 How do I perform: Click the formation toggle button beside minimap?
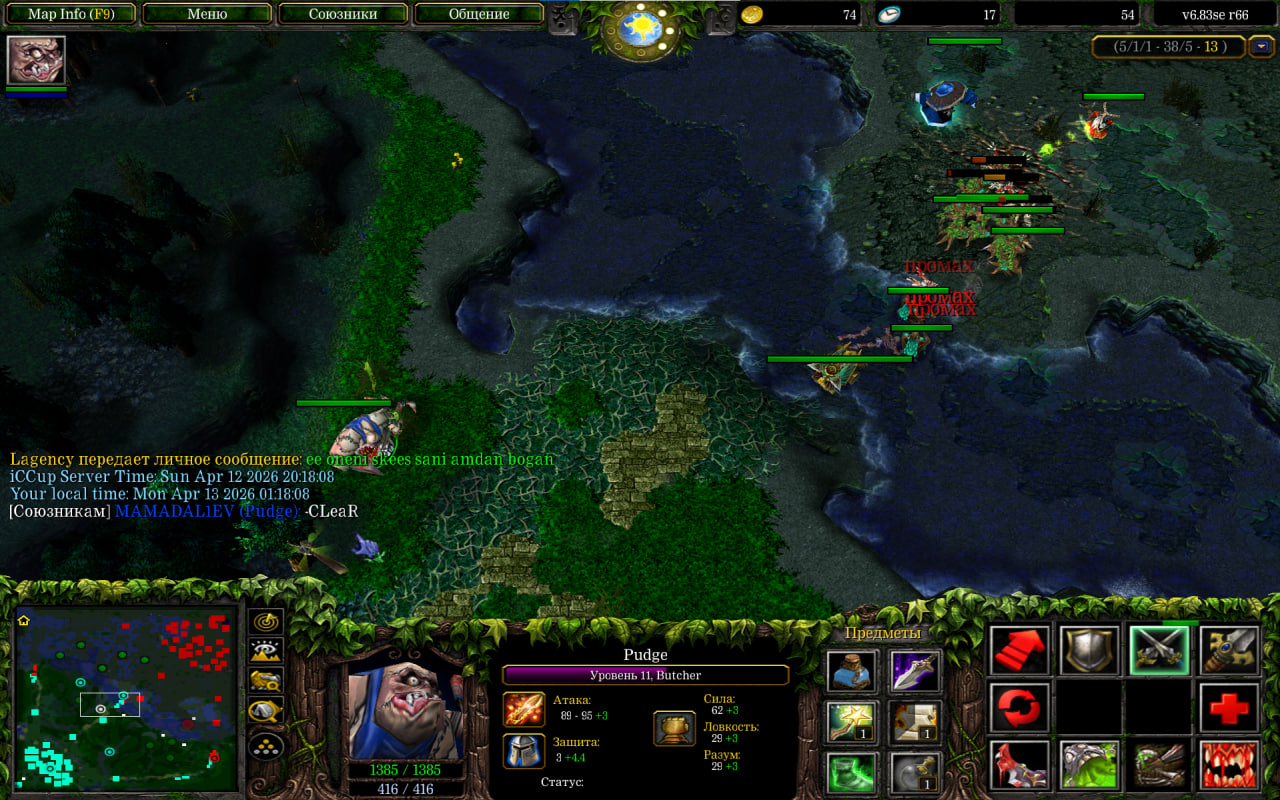tap(266, 745)
